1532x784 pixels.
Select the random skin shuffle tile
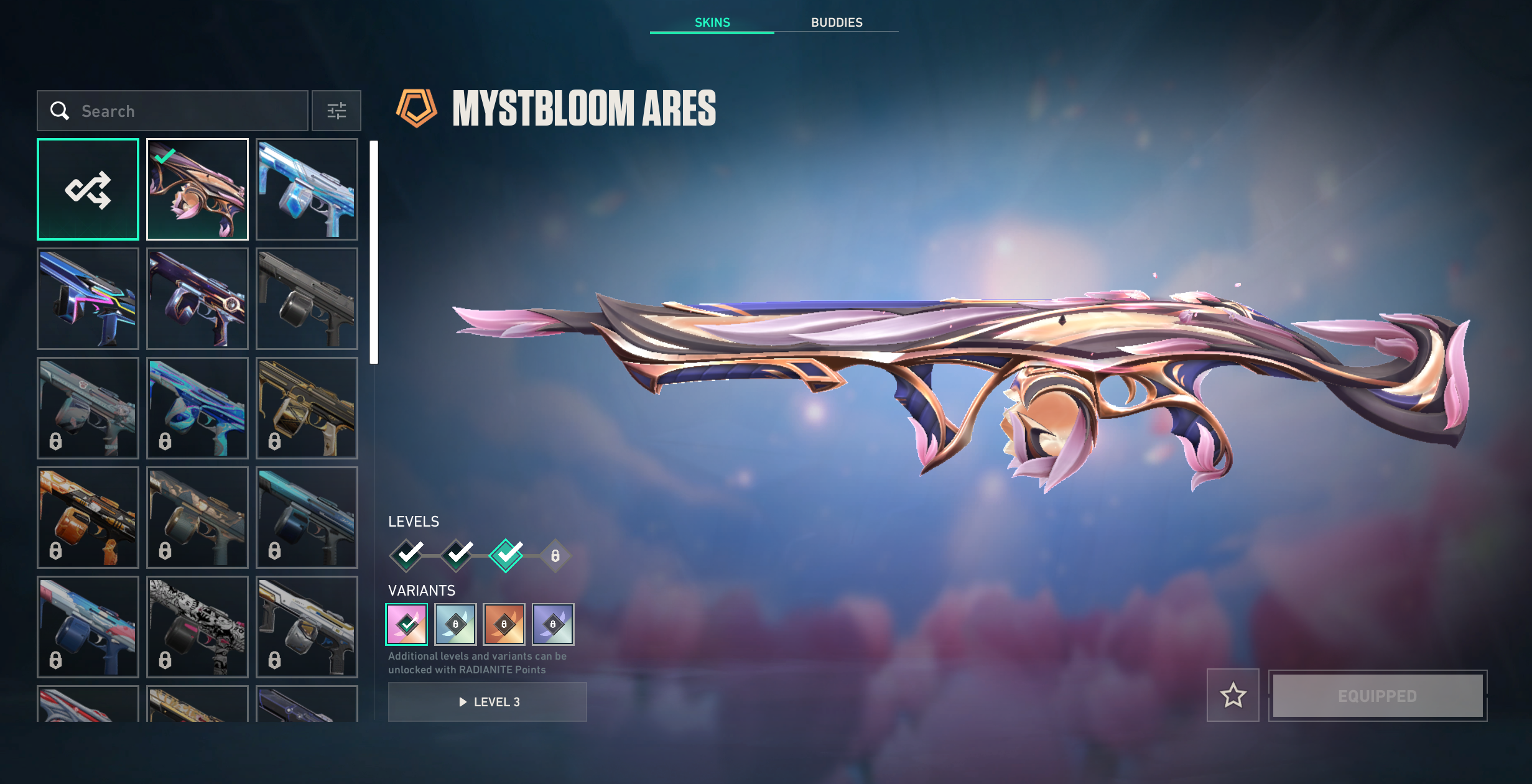(88, 189)
